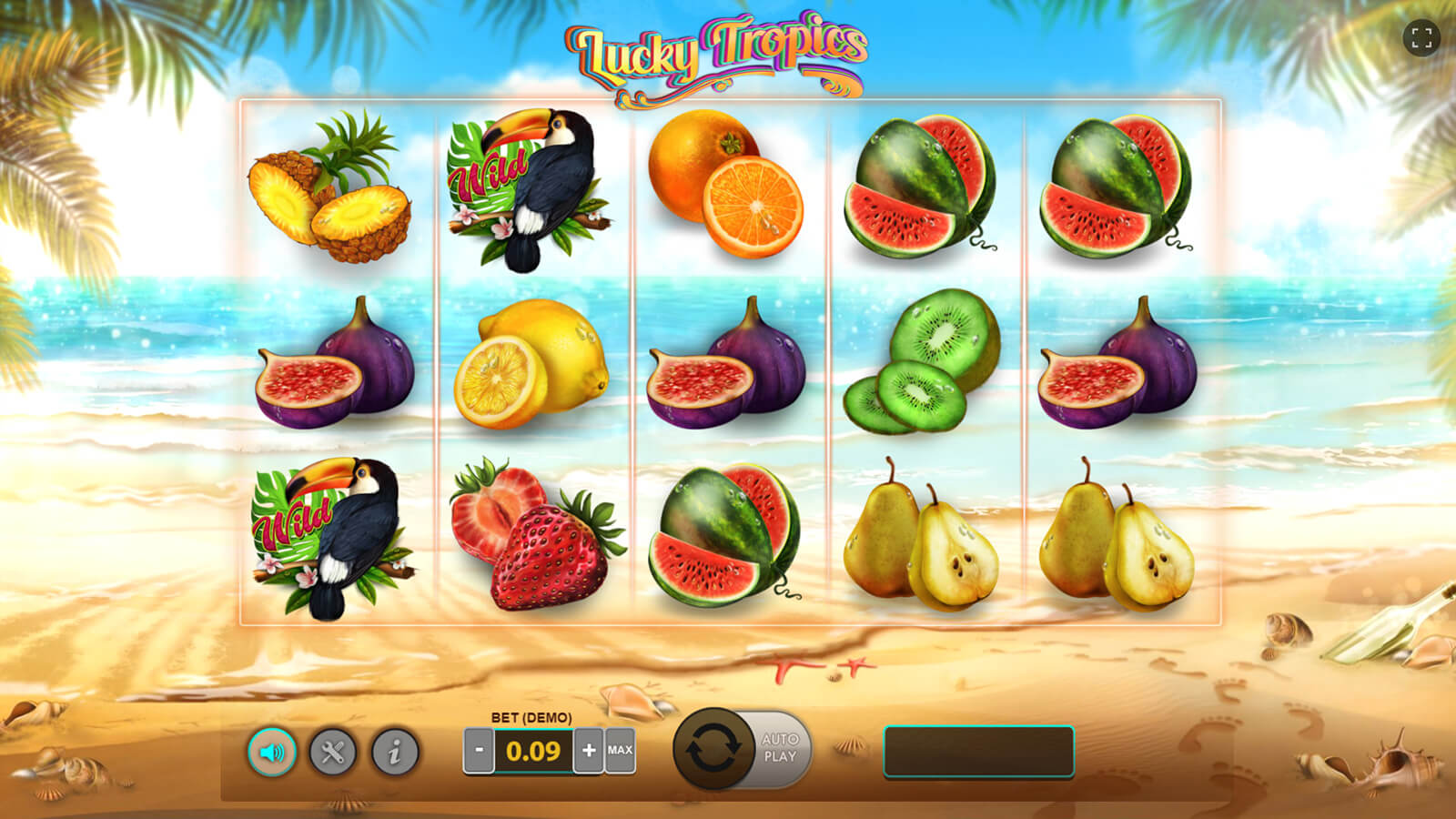Open the settings wrench and screwdriver button
Viewport: 1456px width, 819px height.
point(332,753)
